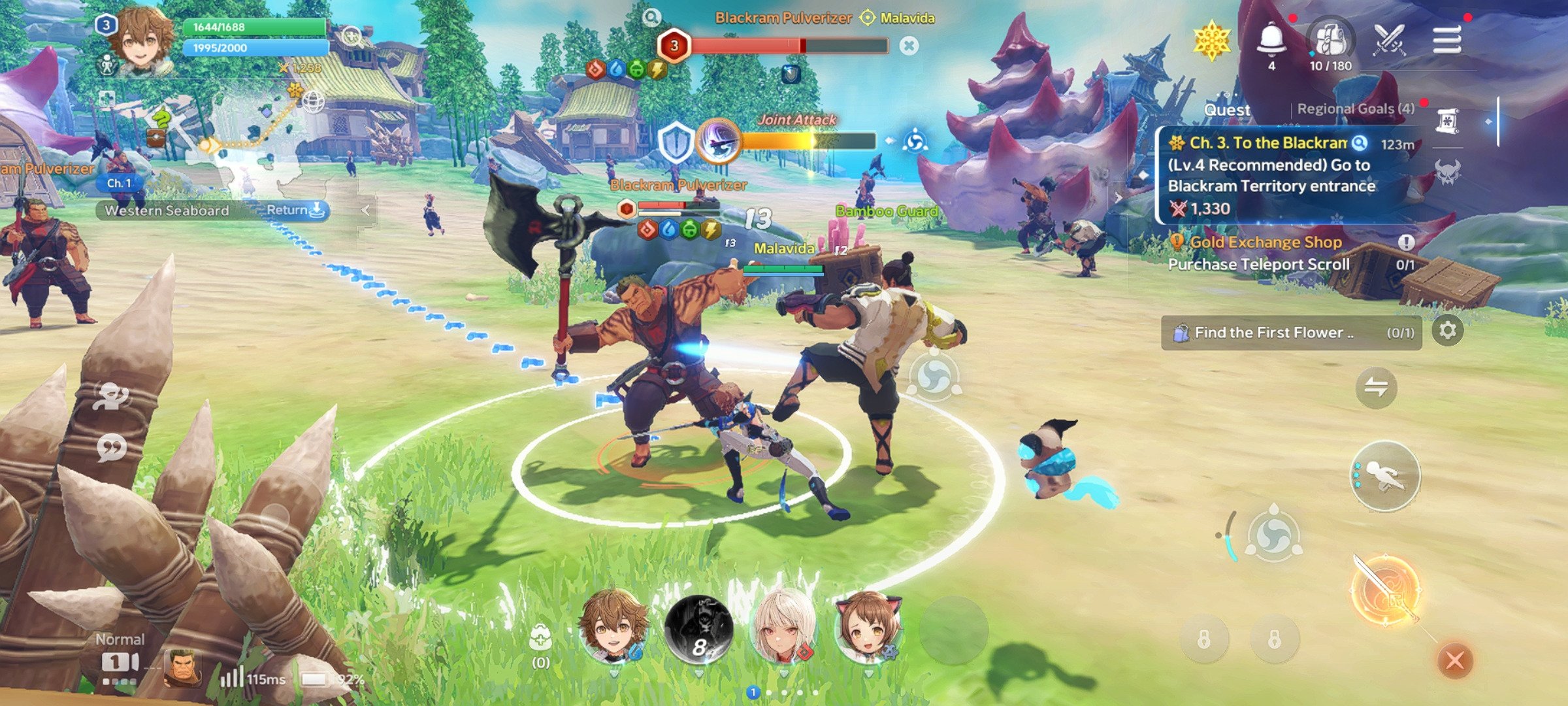This screenshot has height=706, width=1568.
Task: Open the hamburger main menu
Action: click(x=1446, y=41)
